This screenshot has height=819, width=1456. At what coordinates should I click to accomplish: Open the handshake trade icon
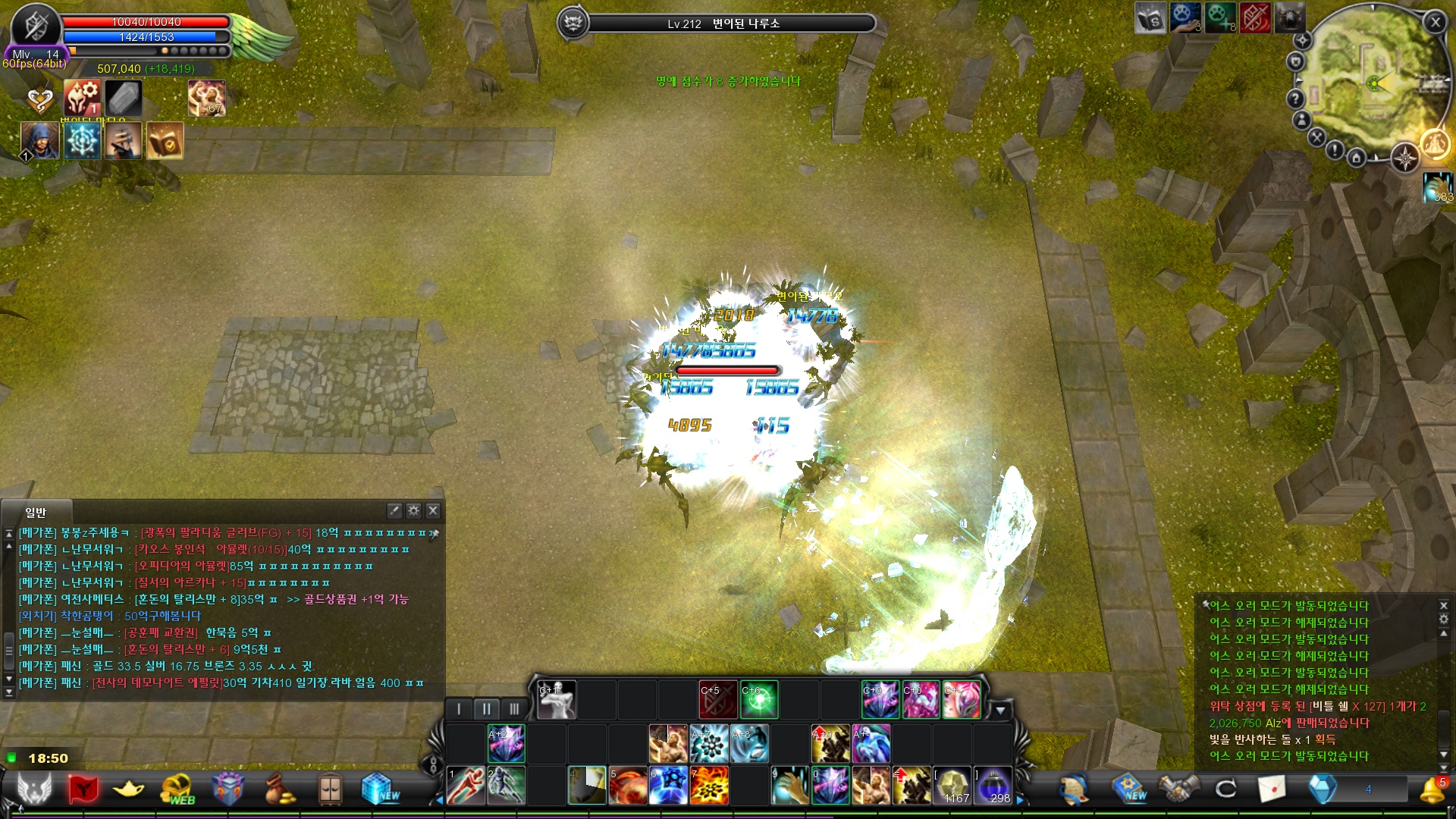(x=1178, y=789)
